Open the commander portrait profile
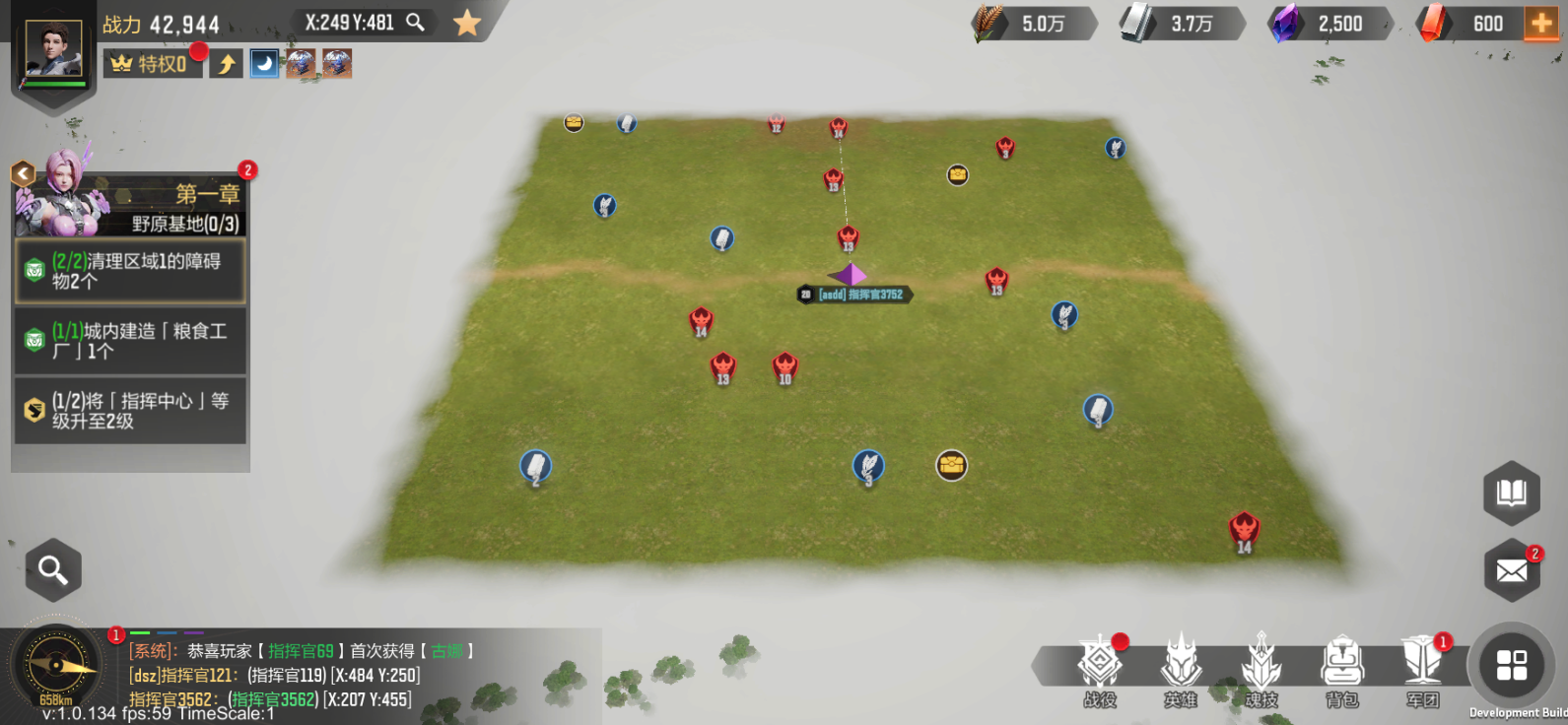Image resolution: width=1568 pixels, height=725 pixels. pyautogui.click(x=53, y=49)
